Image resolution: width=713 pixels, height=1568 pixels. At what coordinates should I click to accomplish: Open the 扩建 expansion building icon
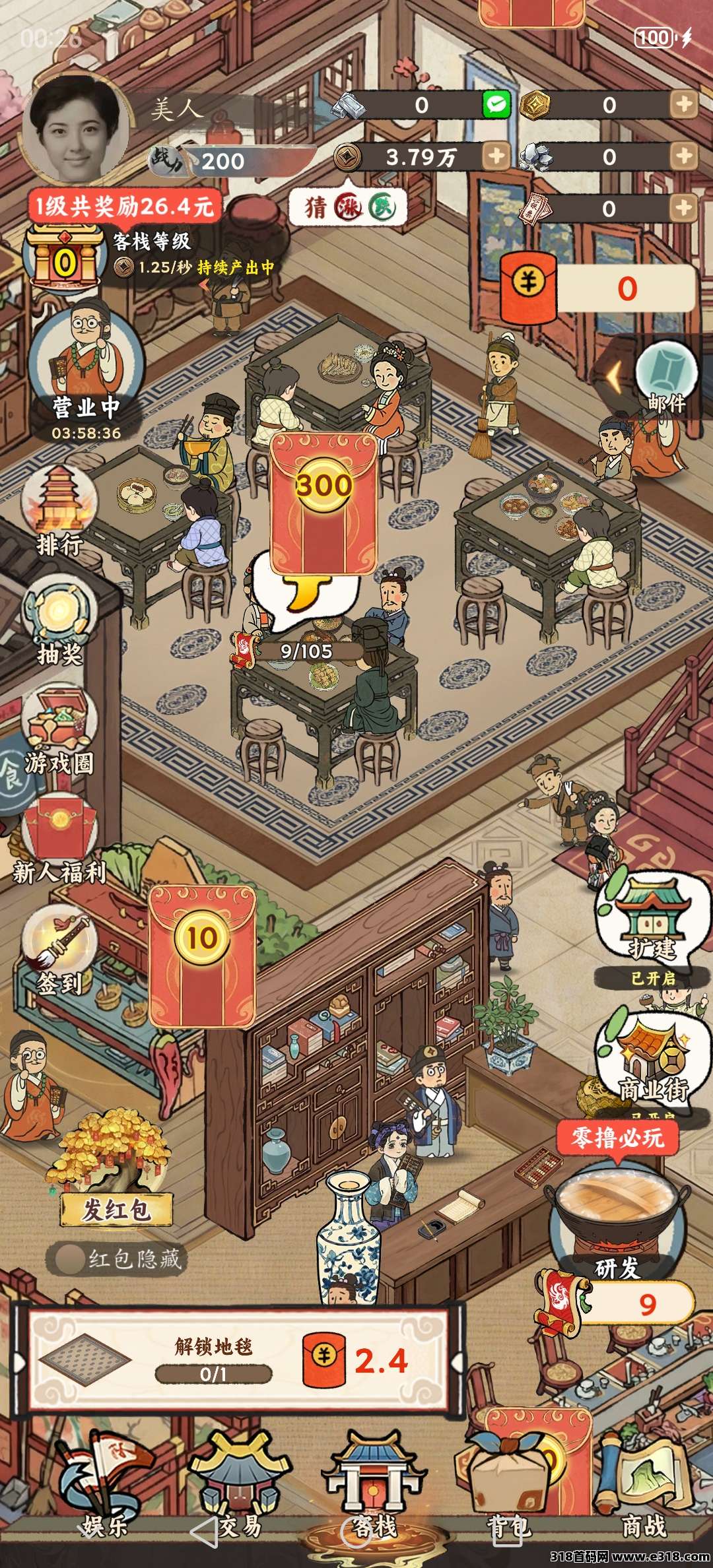[651, 919]
